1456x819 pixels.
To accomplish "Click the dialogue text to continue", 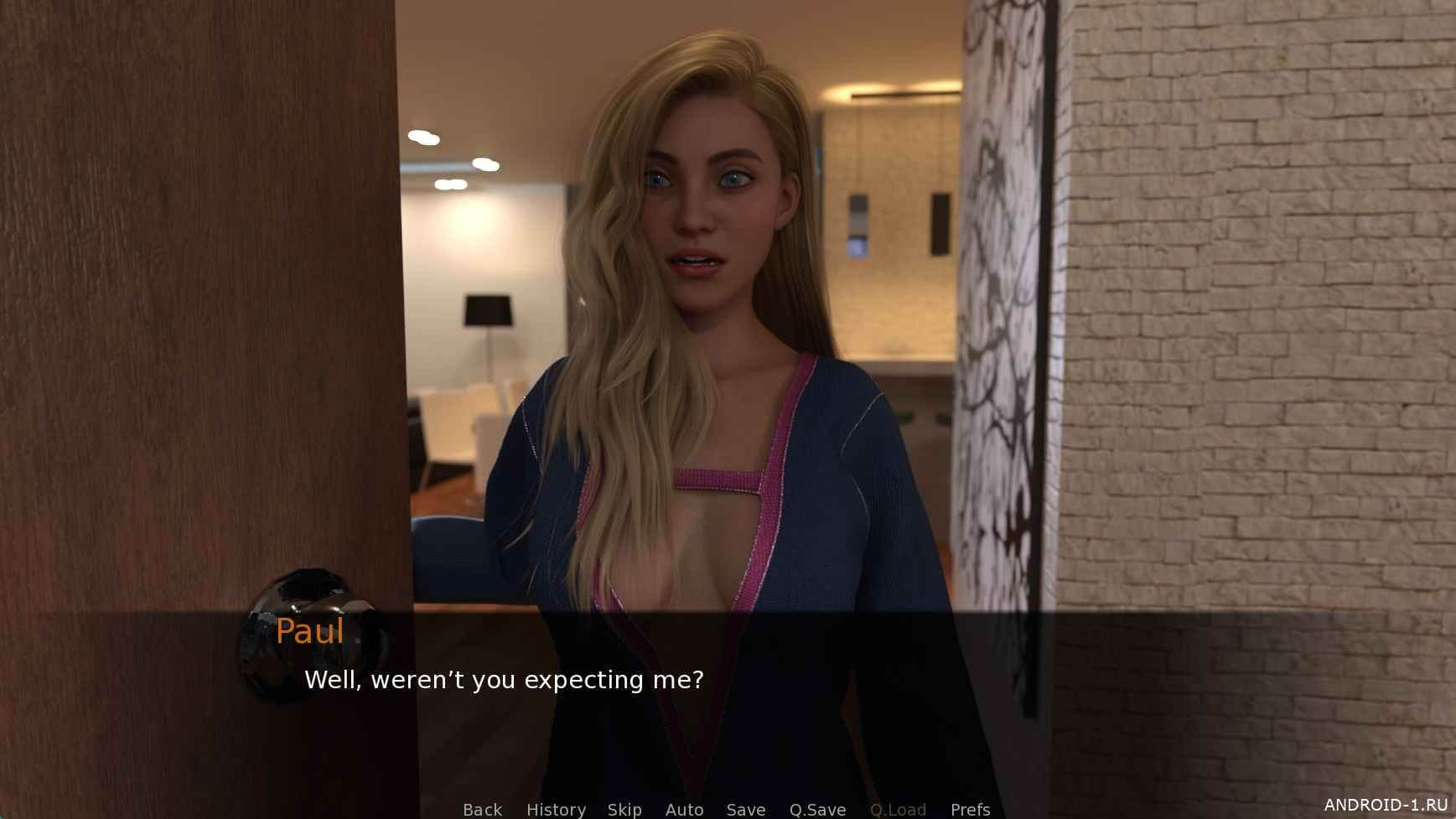I will [x=504, y=680].
